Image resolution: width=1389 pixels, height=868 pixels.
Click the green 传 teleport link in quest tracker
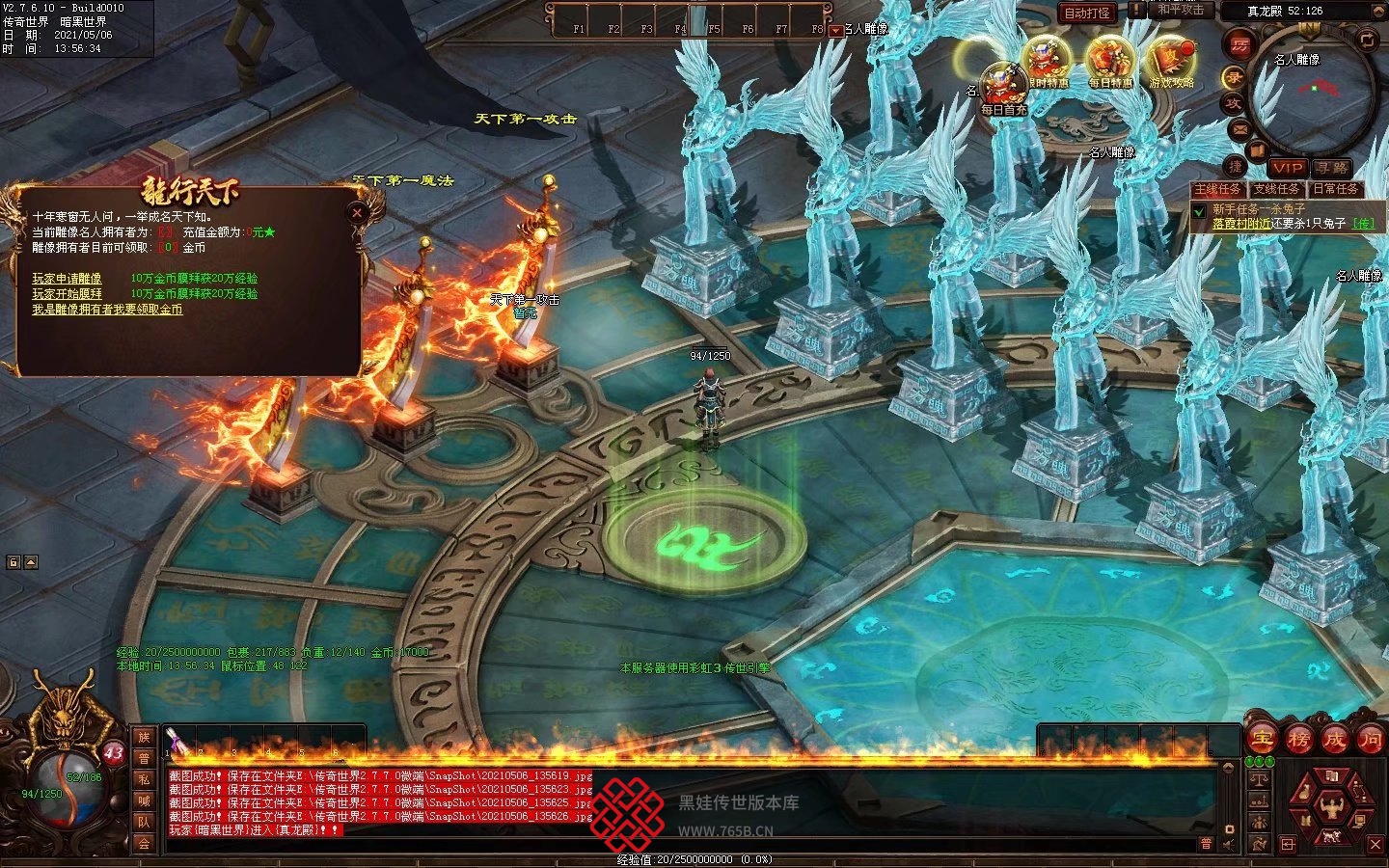click(x=1363, y=223)
